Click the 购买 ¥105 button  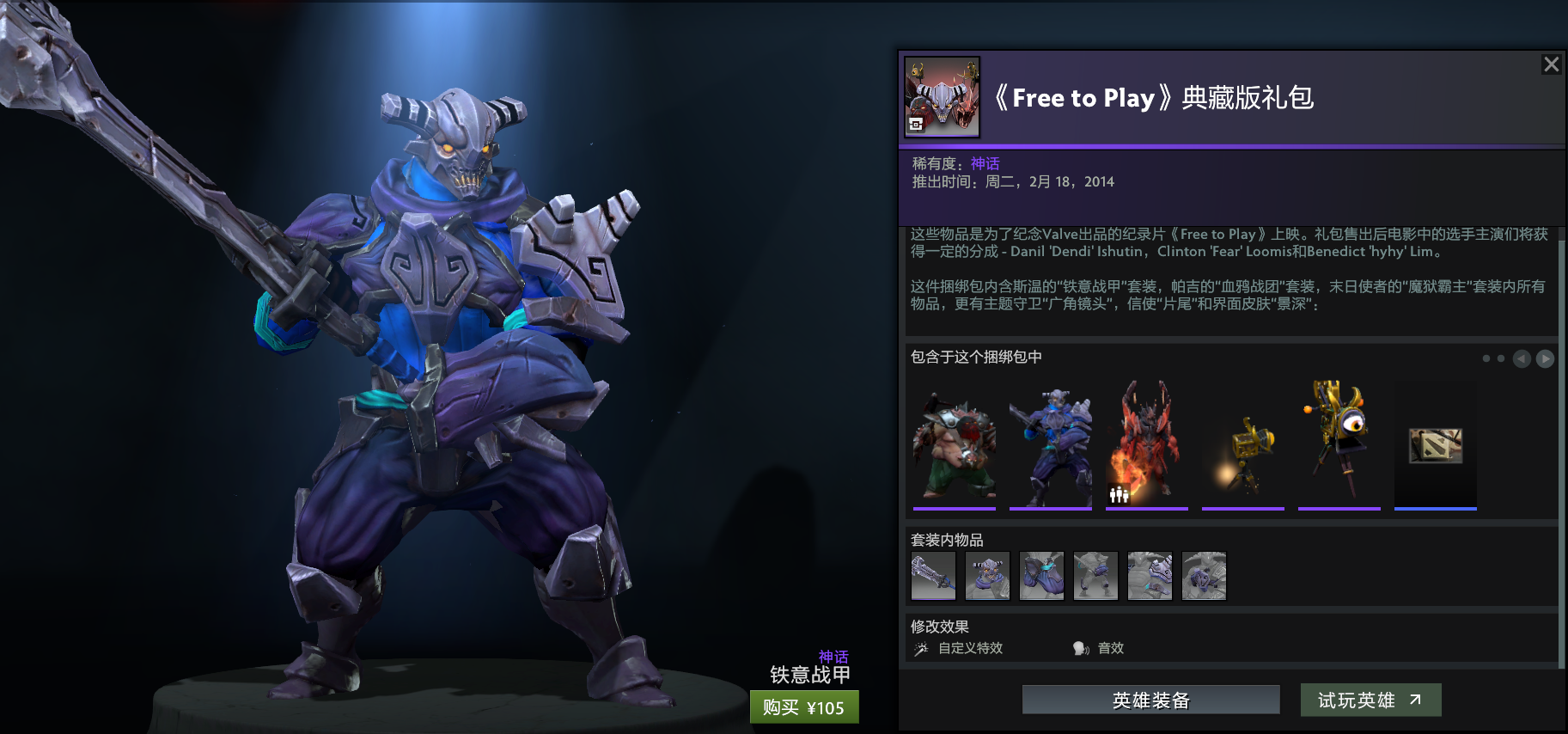click(804, 707)
